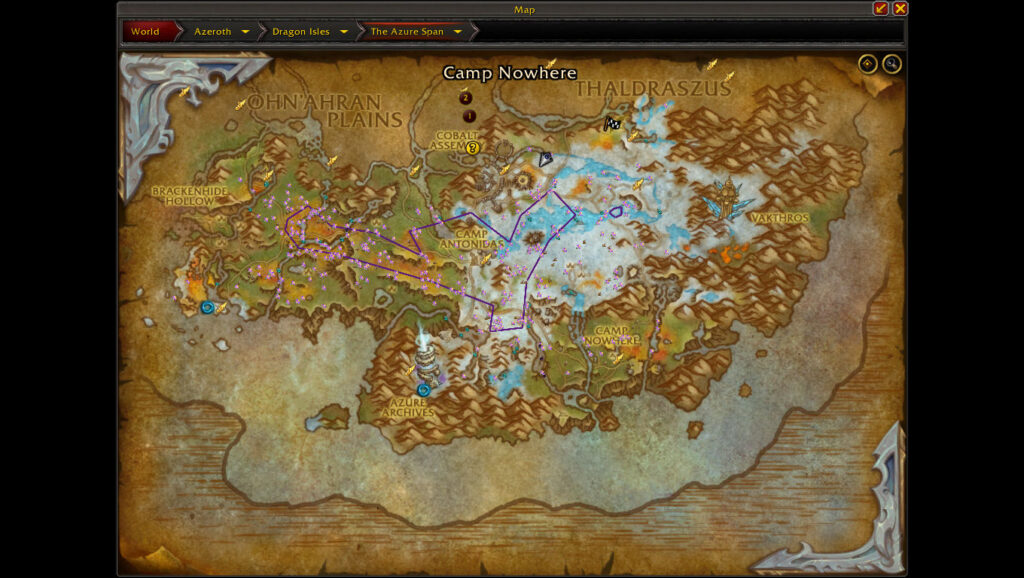Open the map filter magnifying glass button
This screenshot has width=1024, height=578.
[x=891, y=65]
